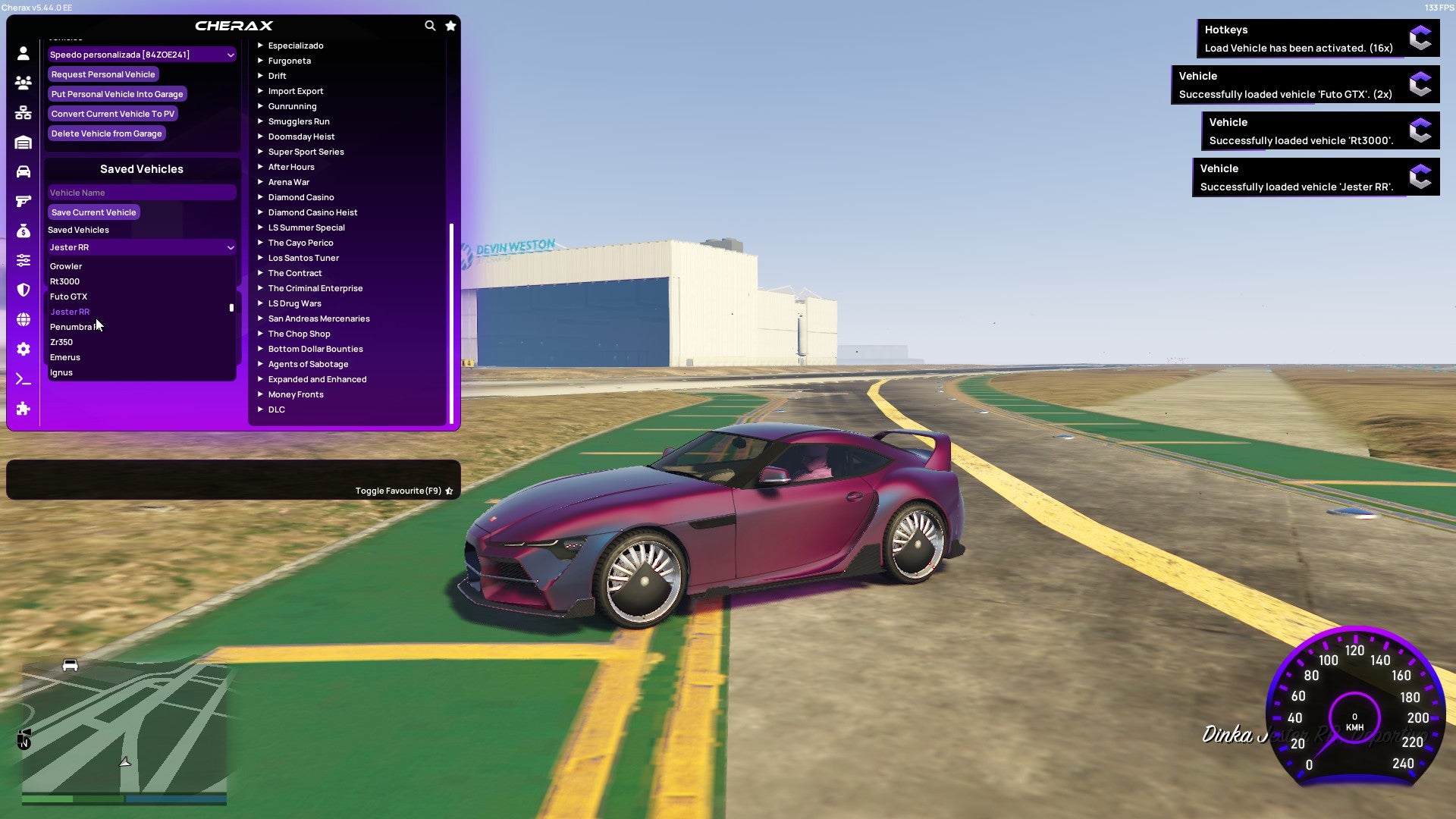Open the Self menu with the person icon
Image resolution: width=1456 pixels, height=819 pixels.
point(23,54)
